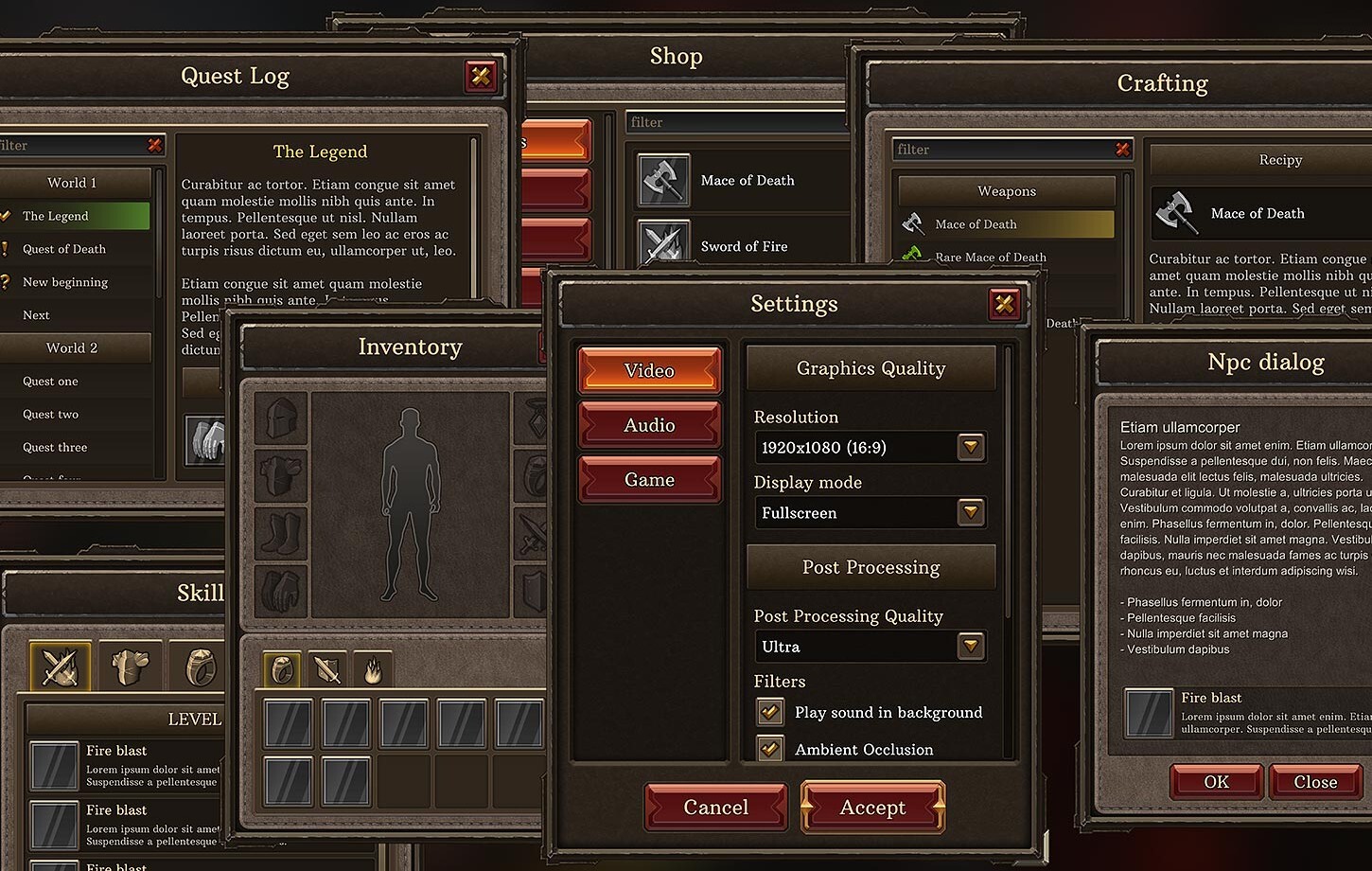This screenshot has width=1372, height=871.
Task: Click OK in the Npc dialog
Action: [x=1216, y=781]
